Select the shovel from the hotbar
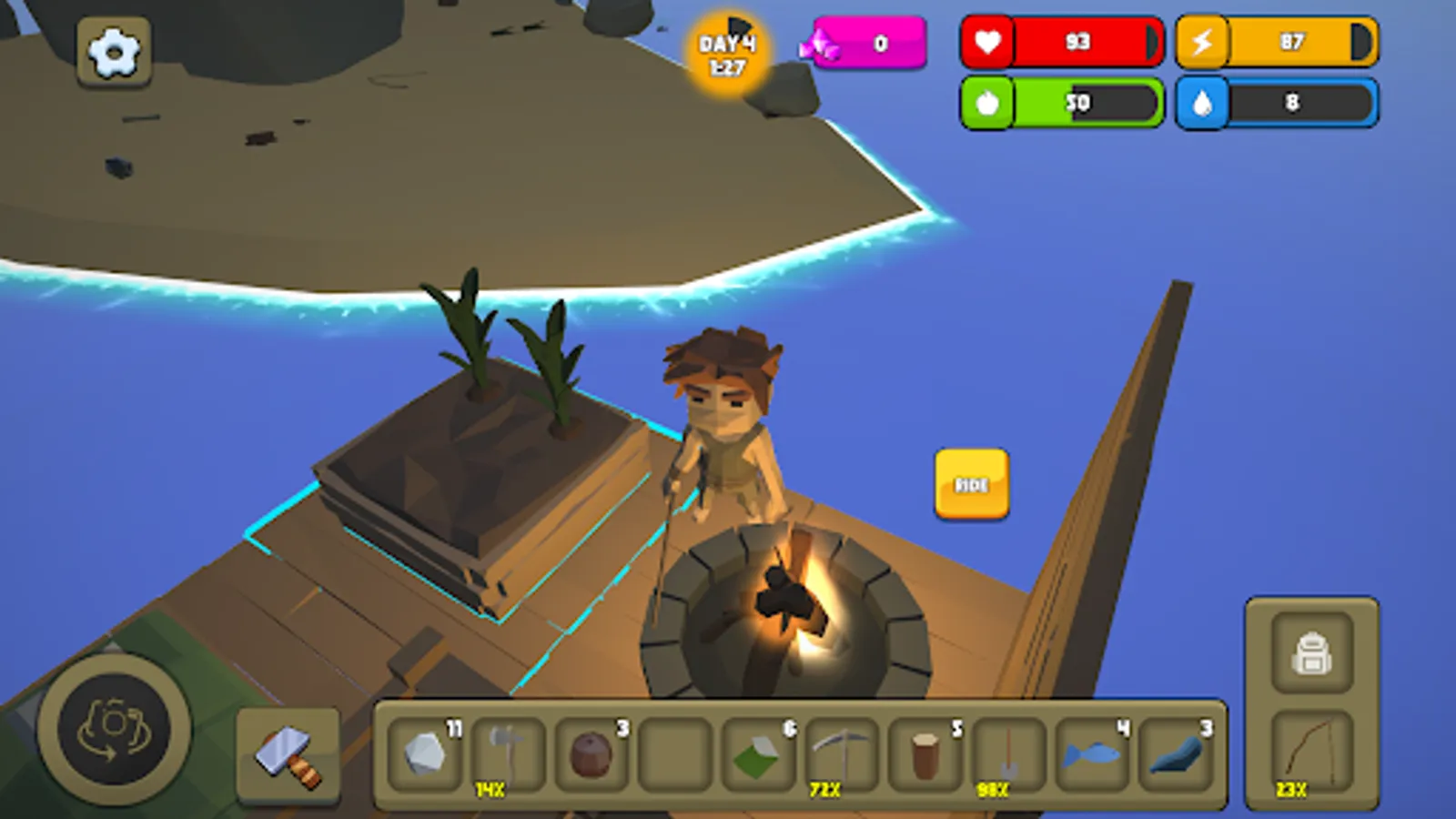 [1008, 755]
